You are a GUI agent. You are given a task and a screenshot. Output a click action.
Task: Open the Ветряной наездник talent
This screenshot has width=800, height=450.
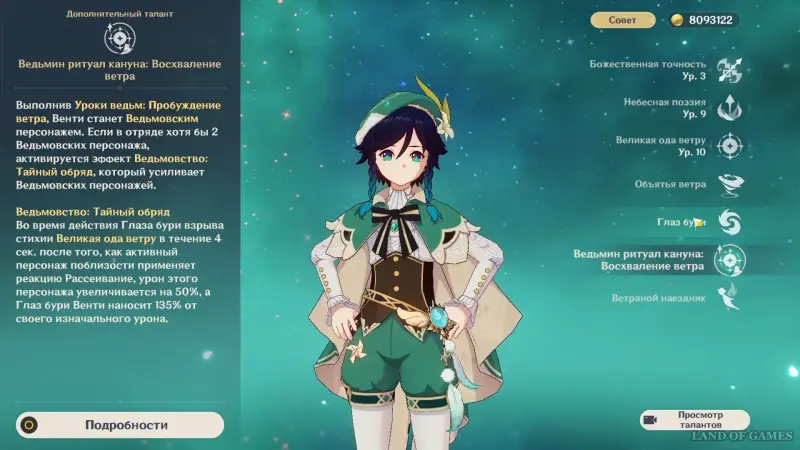[x=730, y=298]
